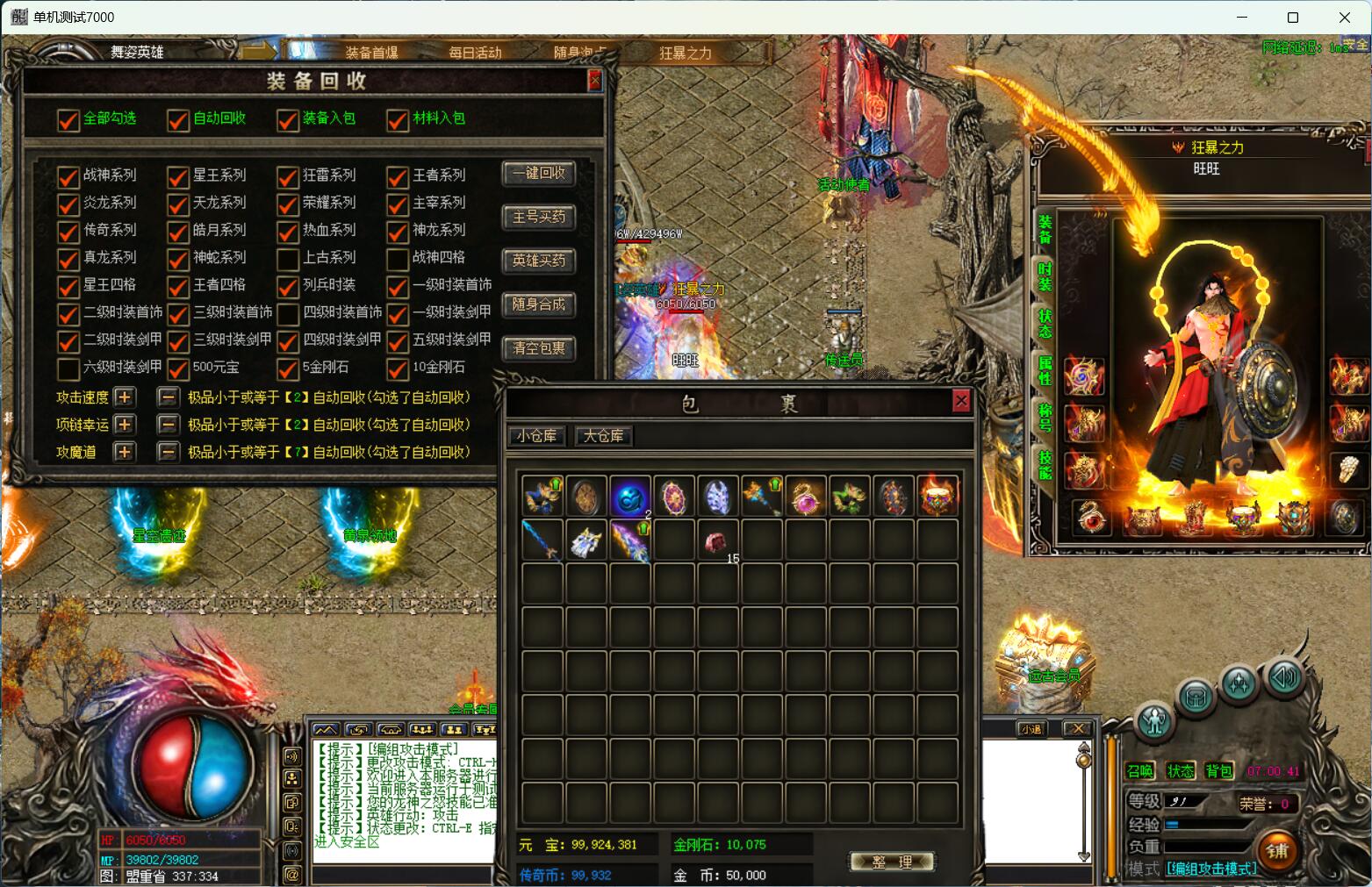Switch to the 属性 attributes tab
1372x887 pixels.
(x=1045, y=369)
